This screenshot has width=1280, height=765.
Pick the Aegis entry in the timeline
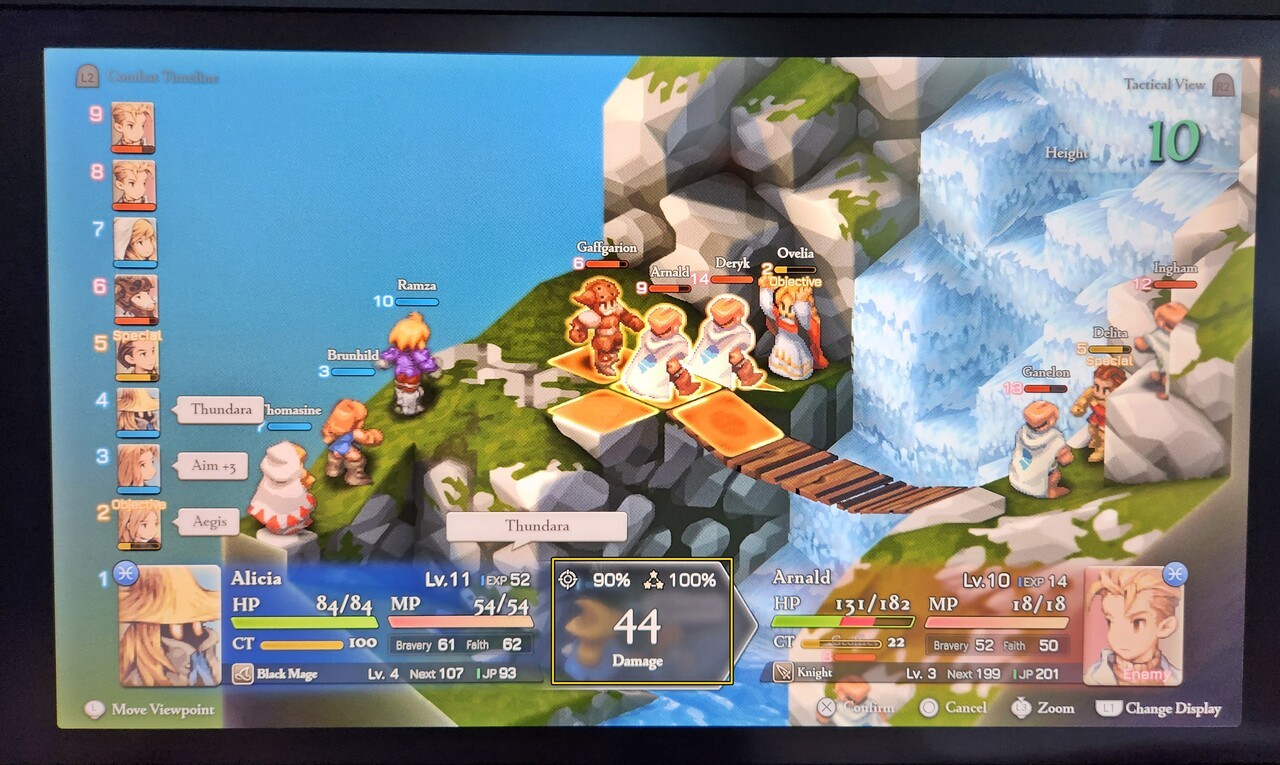coord(210,521)
